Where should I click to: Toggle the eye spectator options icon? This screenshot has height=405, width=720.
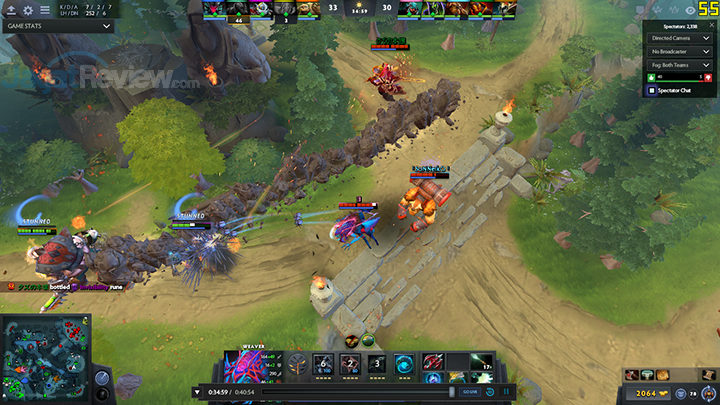[690, 10]
